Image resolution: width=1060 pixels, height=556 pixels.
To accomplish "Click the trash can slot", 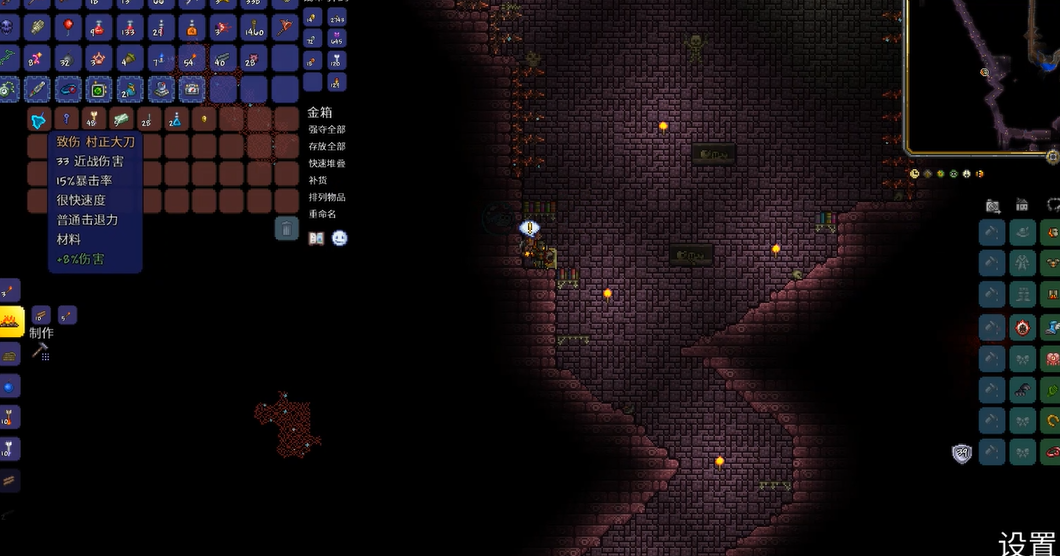I will click(287, 228).
